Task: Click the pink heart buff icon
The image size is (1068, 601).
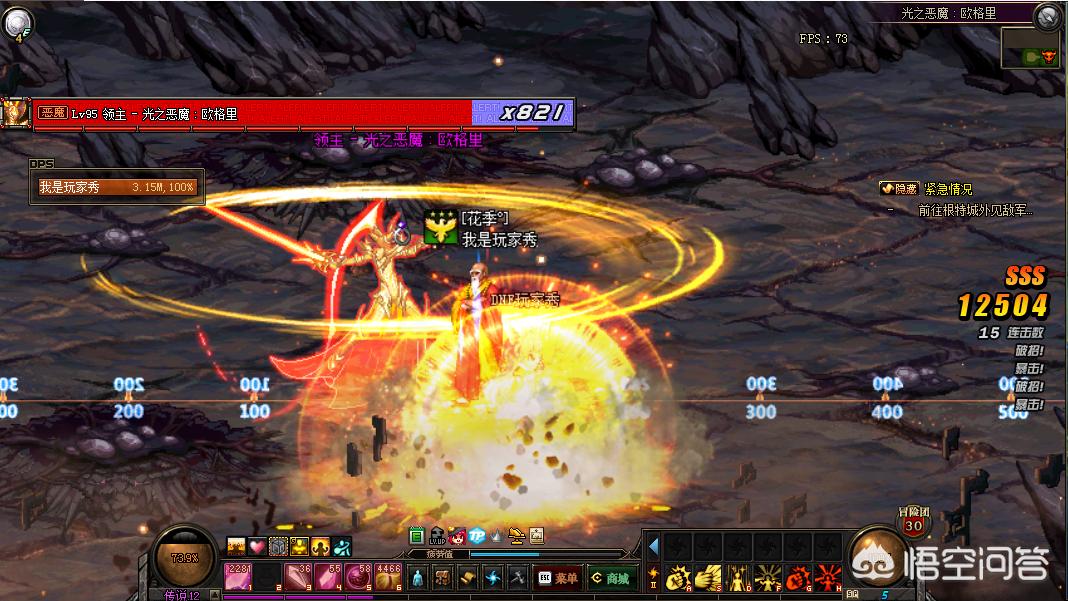Action: pos(257,546)
